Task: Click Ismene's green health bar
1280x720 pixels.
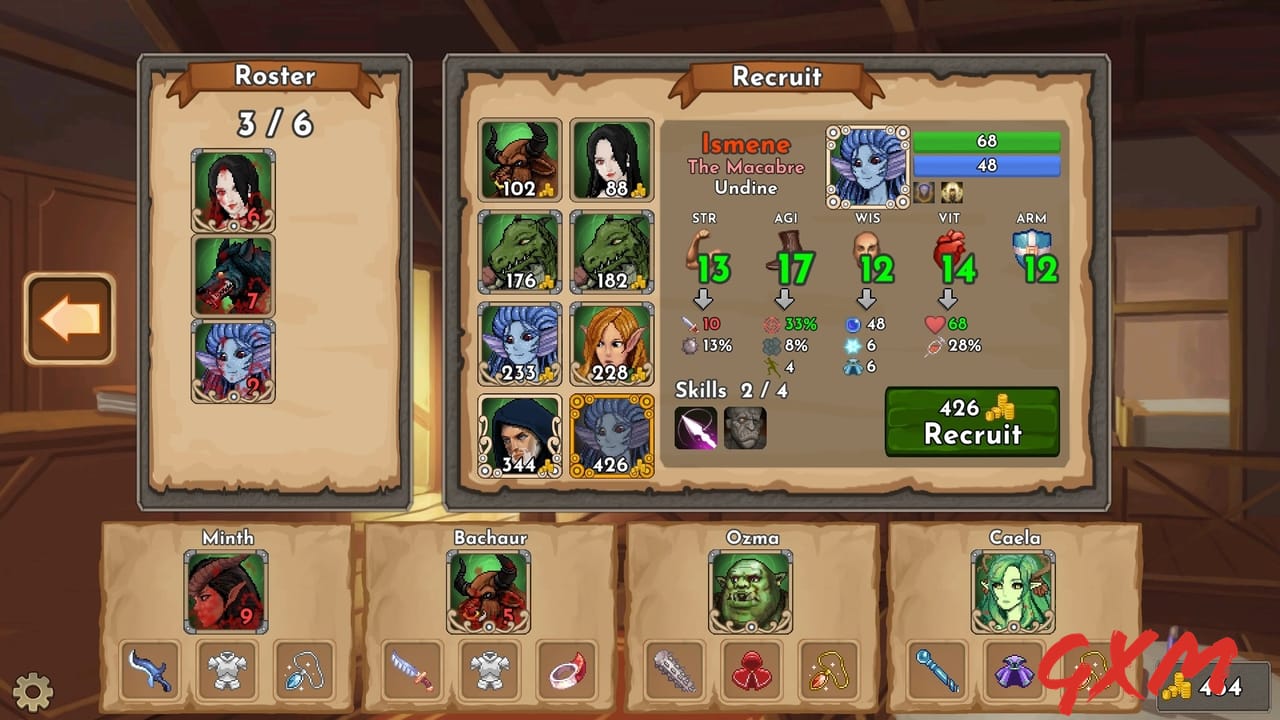Action: point(986,142)
